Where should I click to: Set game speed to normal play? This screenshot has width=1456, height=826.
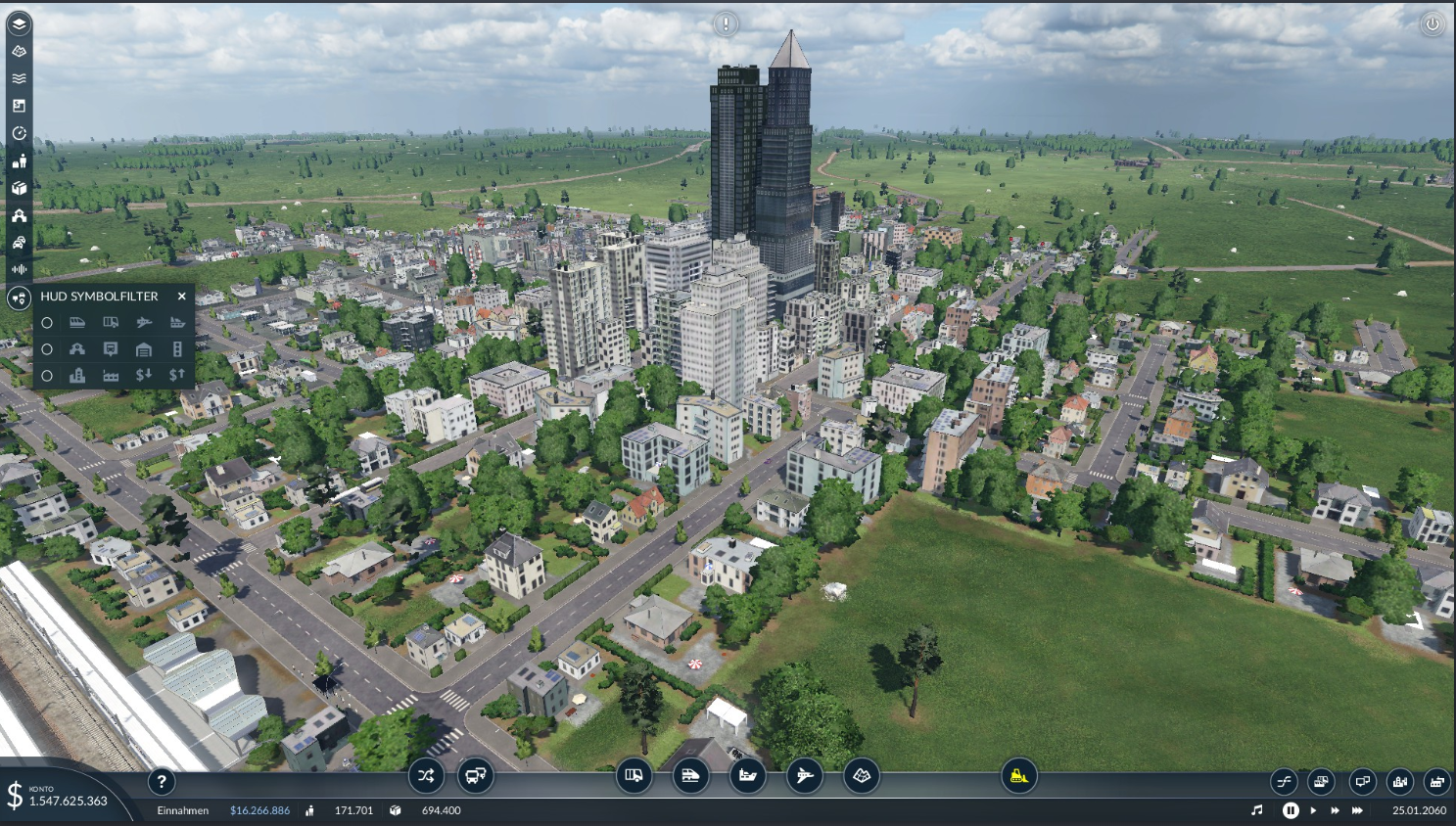point(1313,810)
